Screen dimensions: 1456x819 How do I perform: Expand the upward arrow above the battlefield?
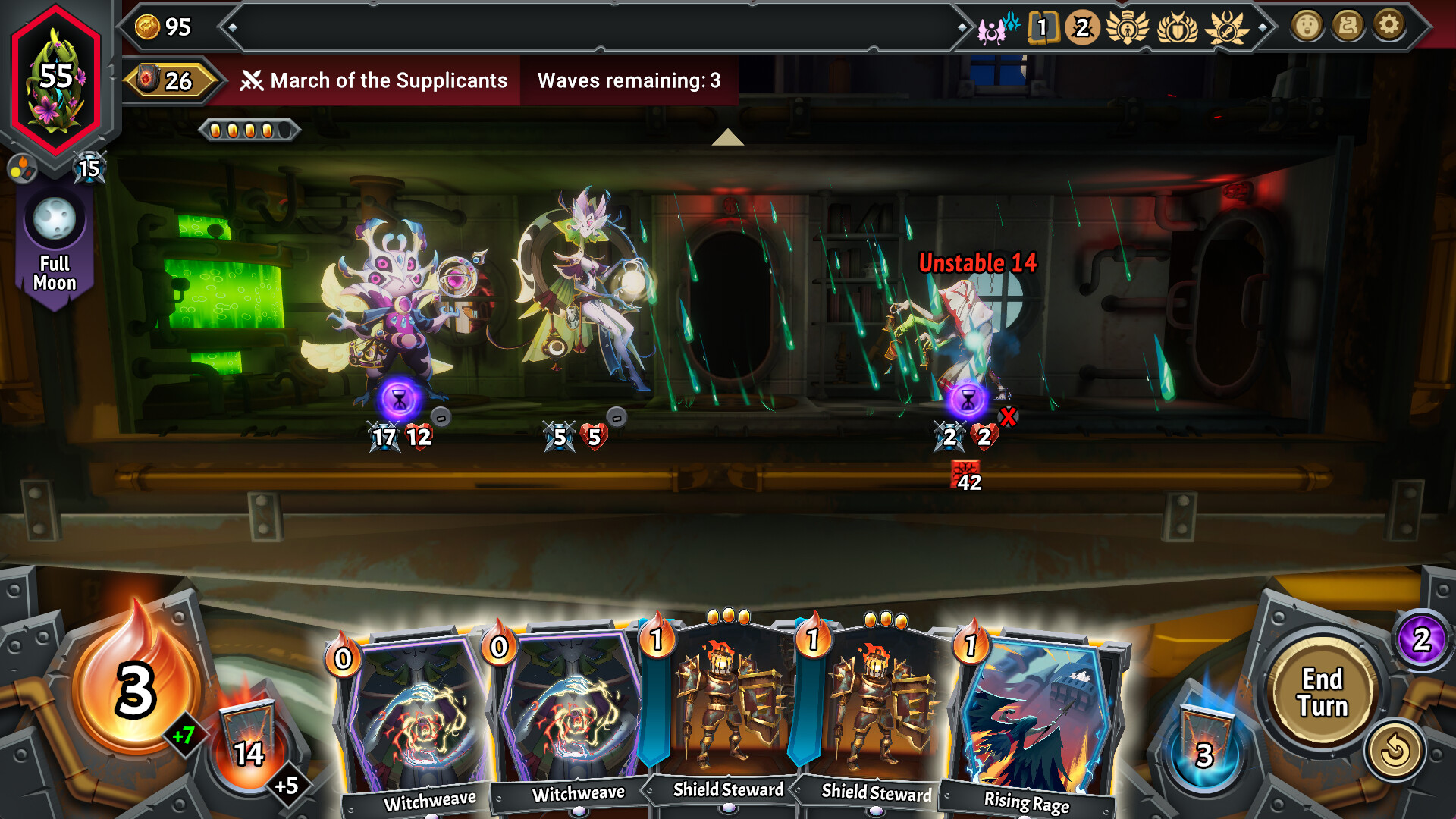click(x=728, y=138)
